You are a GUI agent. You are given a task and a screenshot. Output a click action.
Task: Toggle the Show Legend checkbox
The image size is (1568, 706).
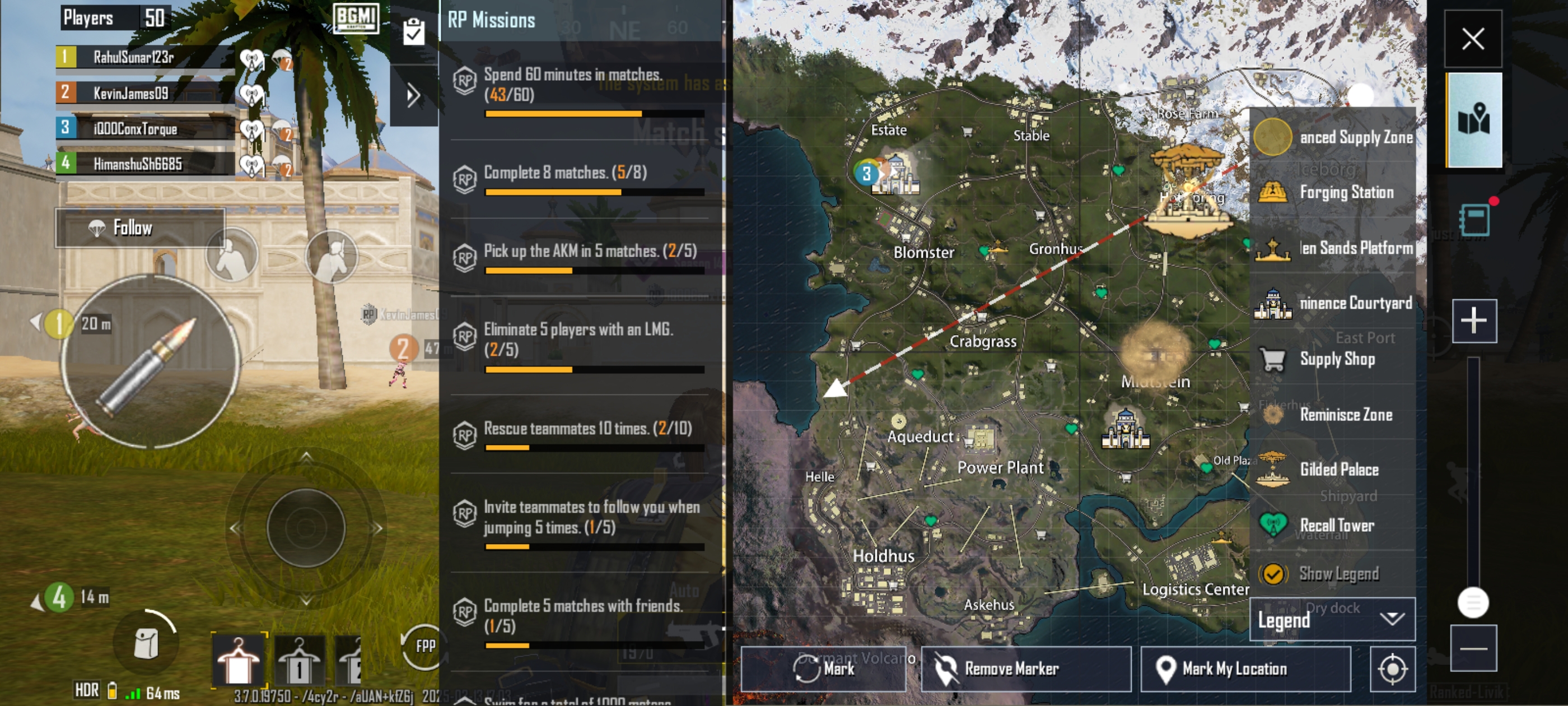pyautogui.click(x=1273, y=574)
